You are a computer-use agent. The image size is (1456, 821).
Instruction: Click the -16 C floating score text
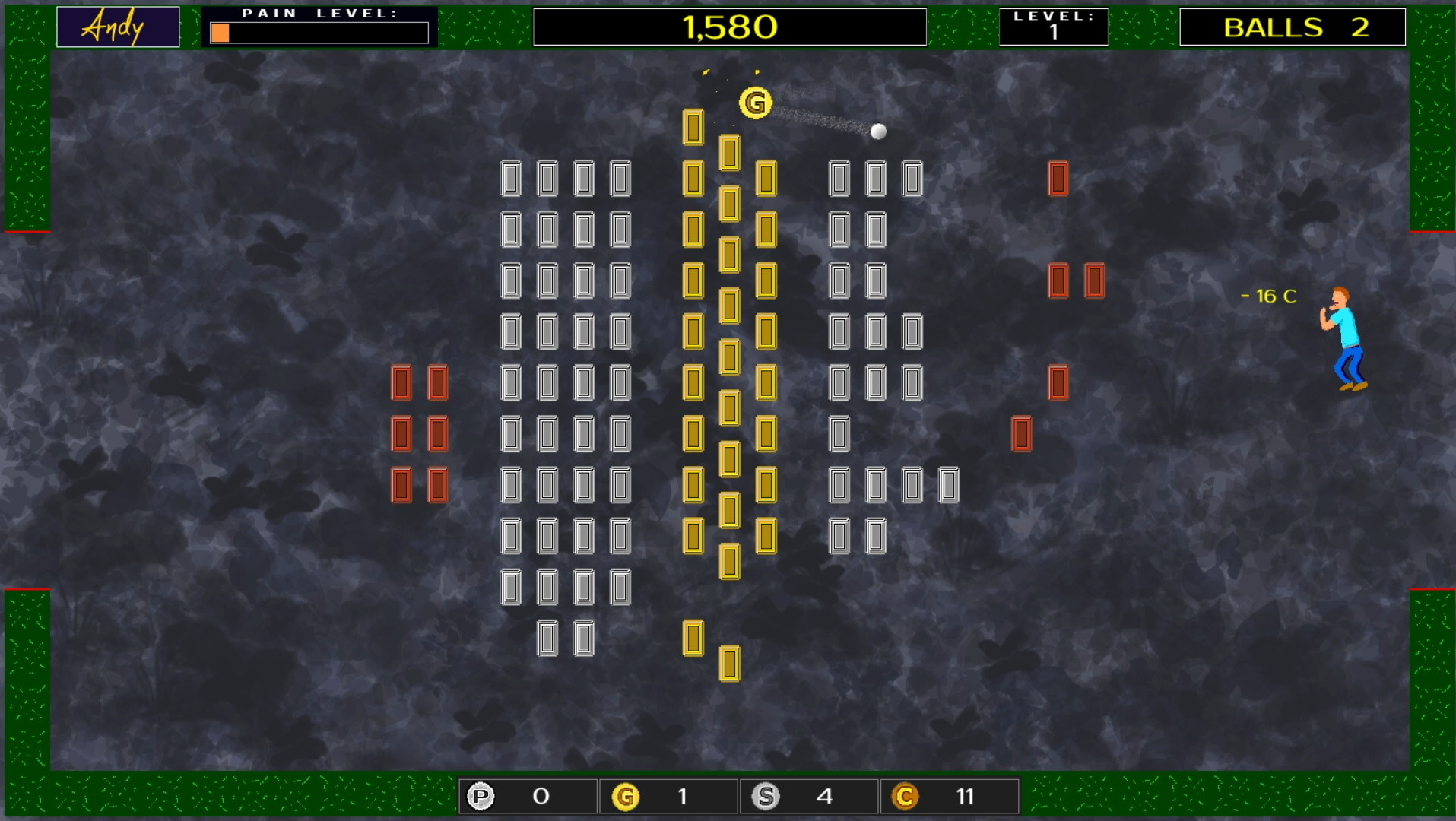pyautogui.click(x=1269, y=294)
